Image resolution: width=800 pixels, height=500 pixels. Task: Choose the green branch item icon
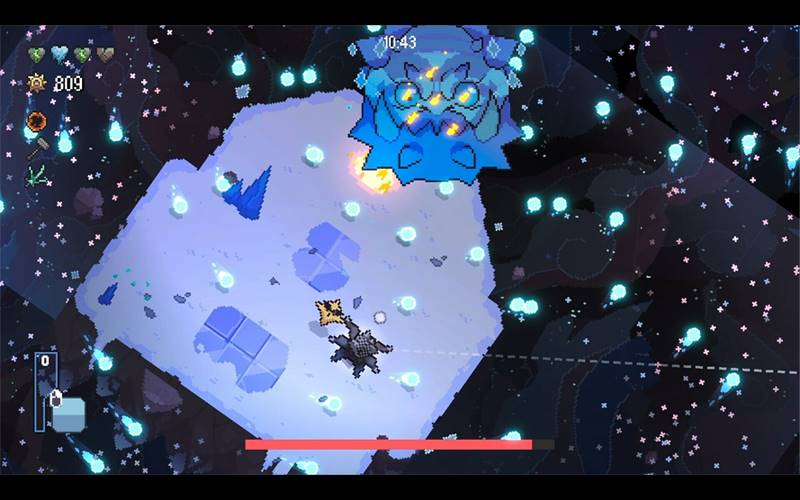click(36, 174)
